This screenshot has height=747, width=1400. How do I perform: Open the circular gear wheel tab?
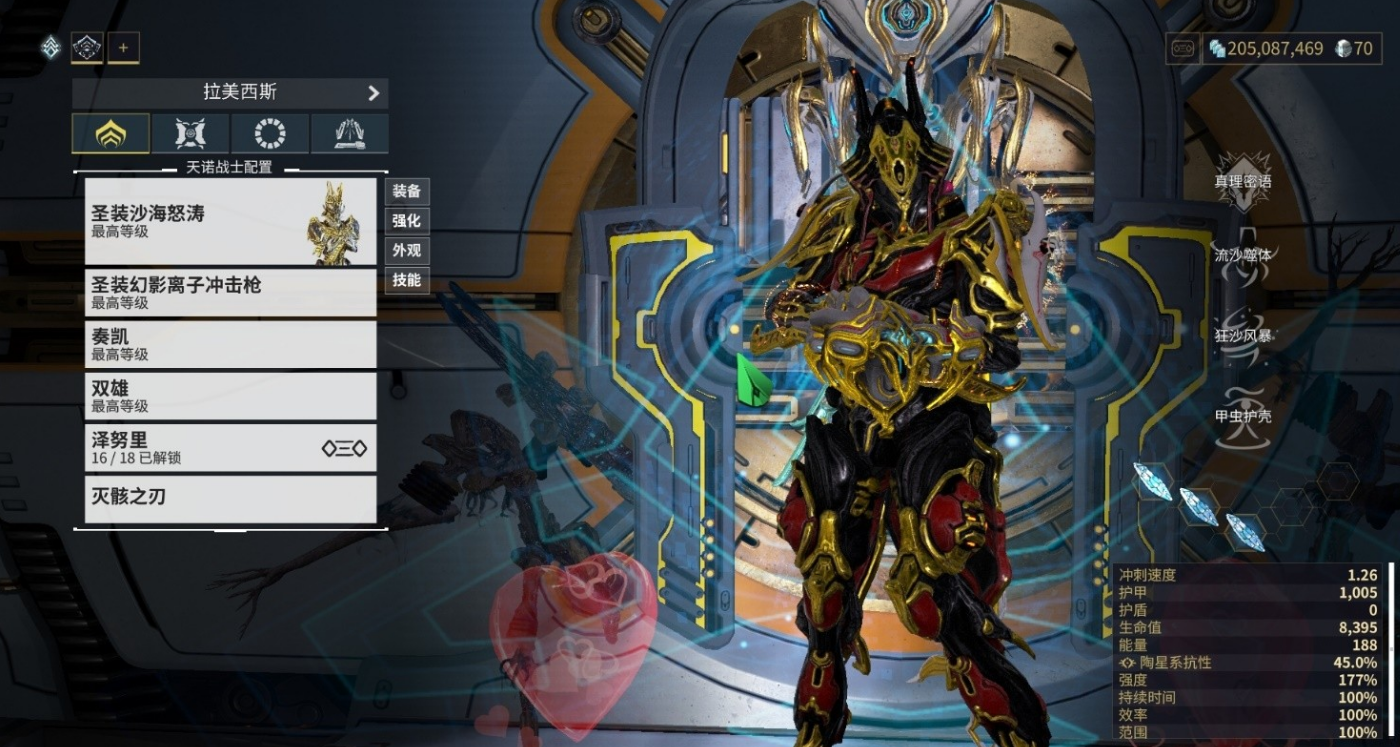270,133
